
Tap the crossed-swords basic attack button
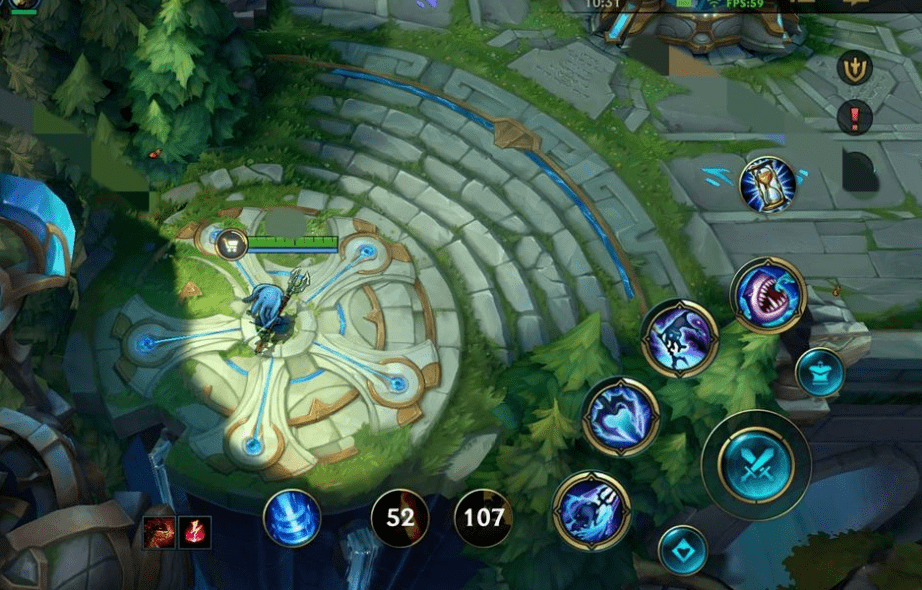pyautogui.click(x=756, y=464)
